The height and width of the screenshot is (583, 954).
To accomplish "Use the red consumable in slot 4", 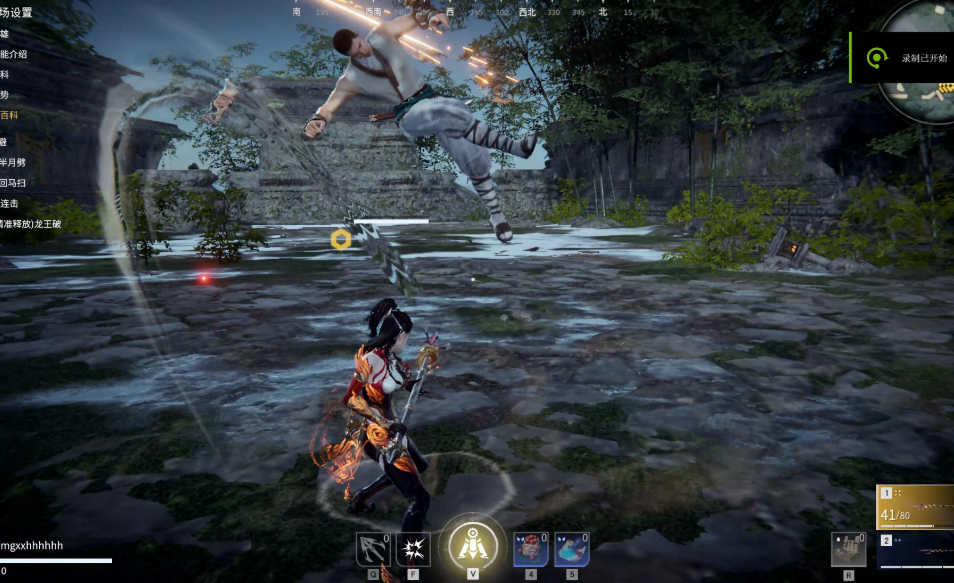I will click(x=530, y=549).
